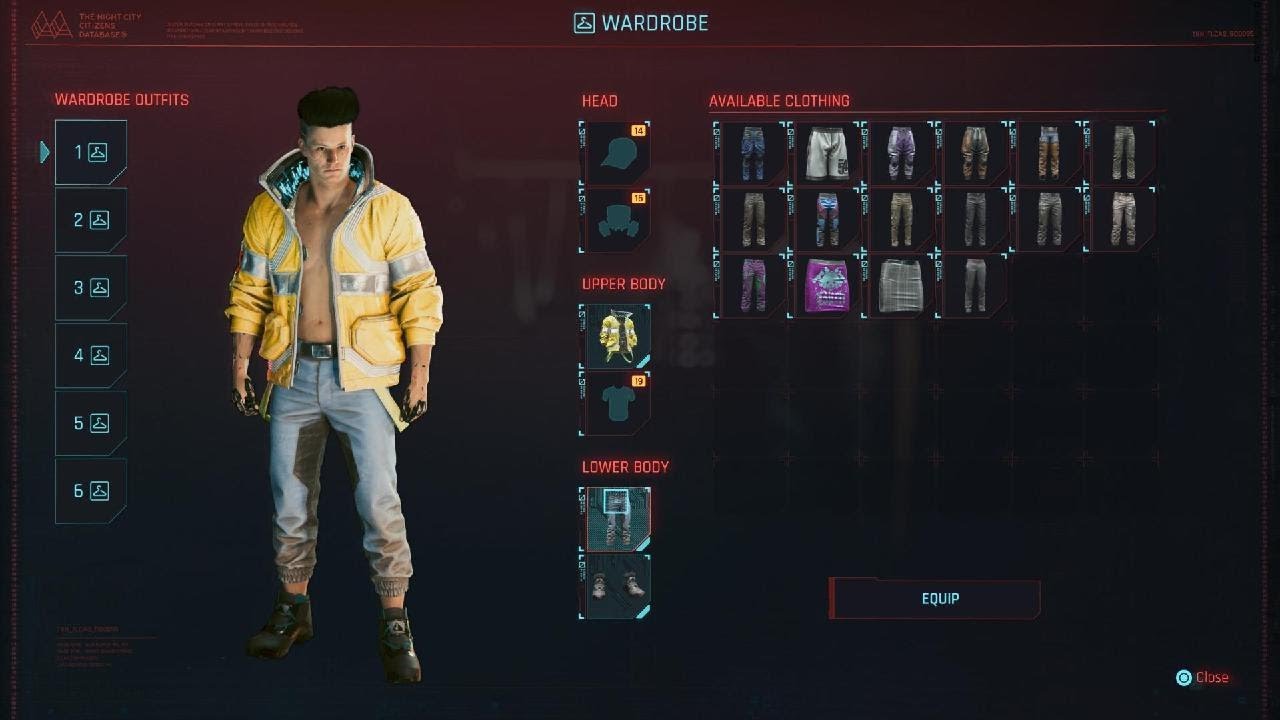This screenshot has height=720, width=1280.
Task: Select the equipped shoes slot
Action: click(615, 587)
